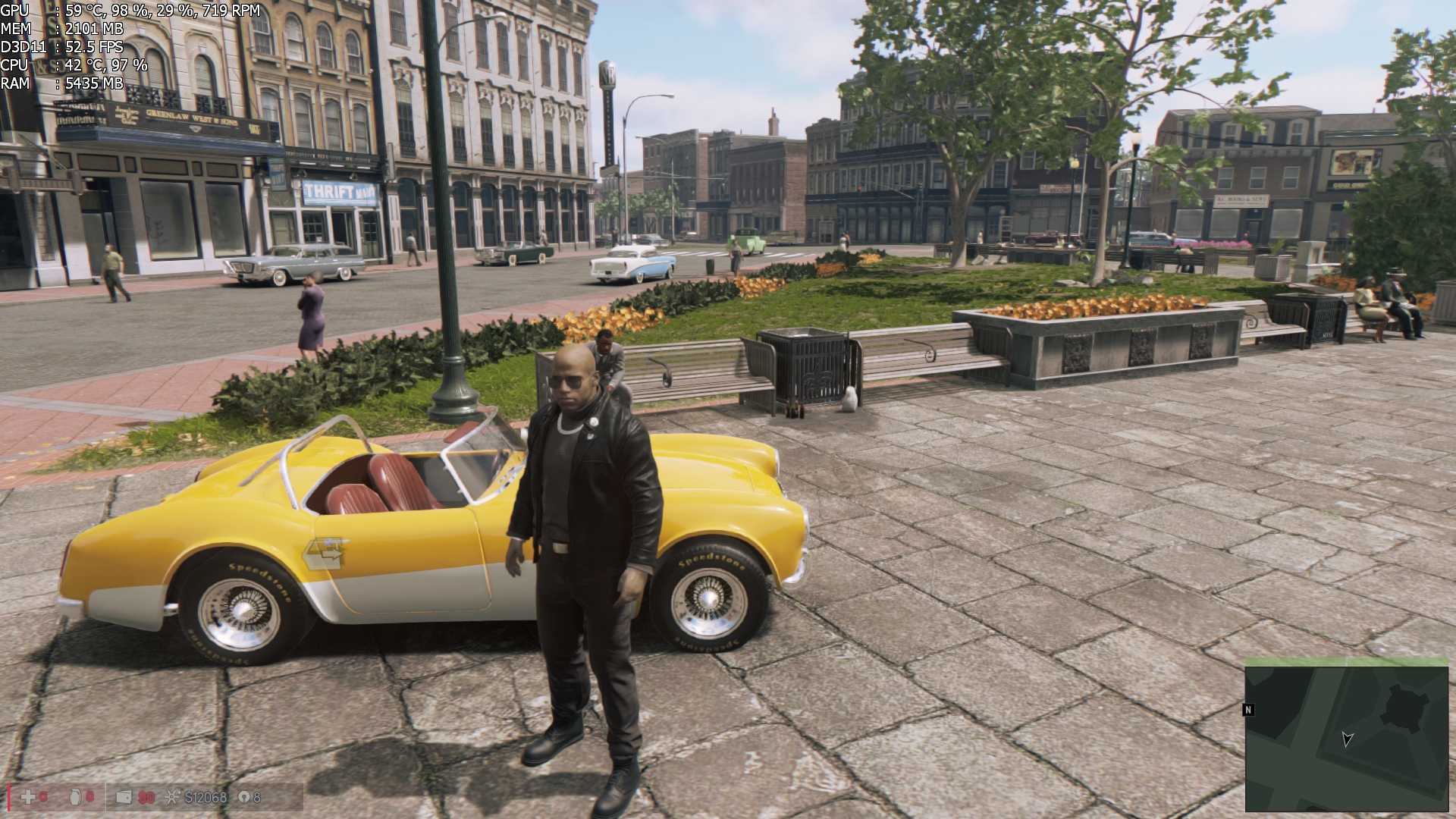This screenshot has width=1456, height=819.
Task: Choose the grenade icon in the HUD
Action: [x=77, y=797]
